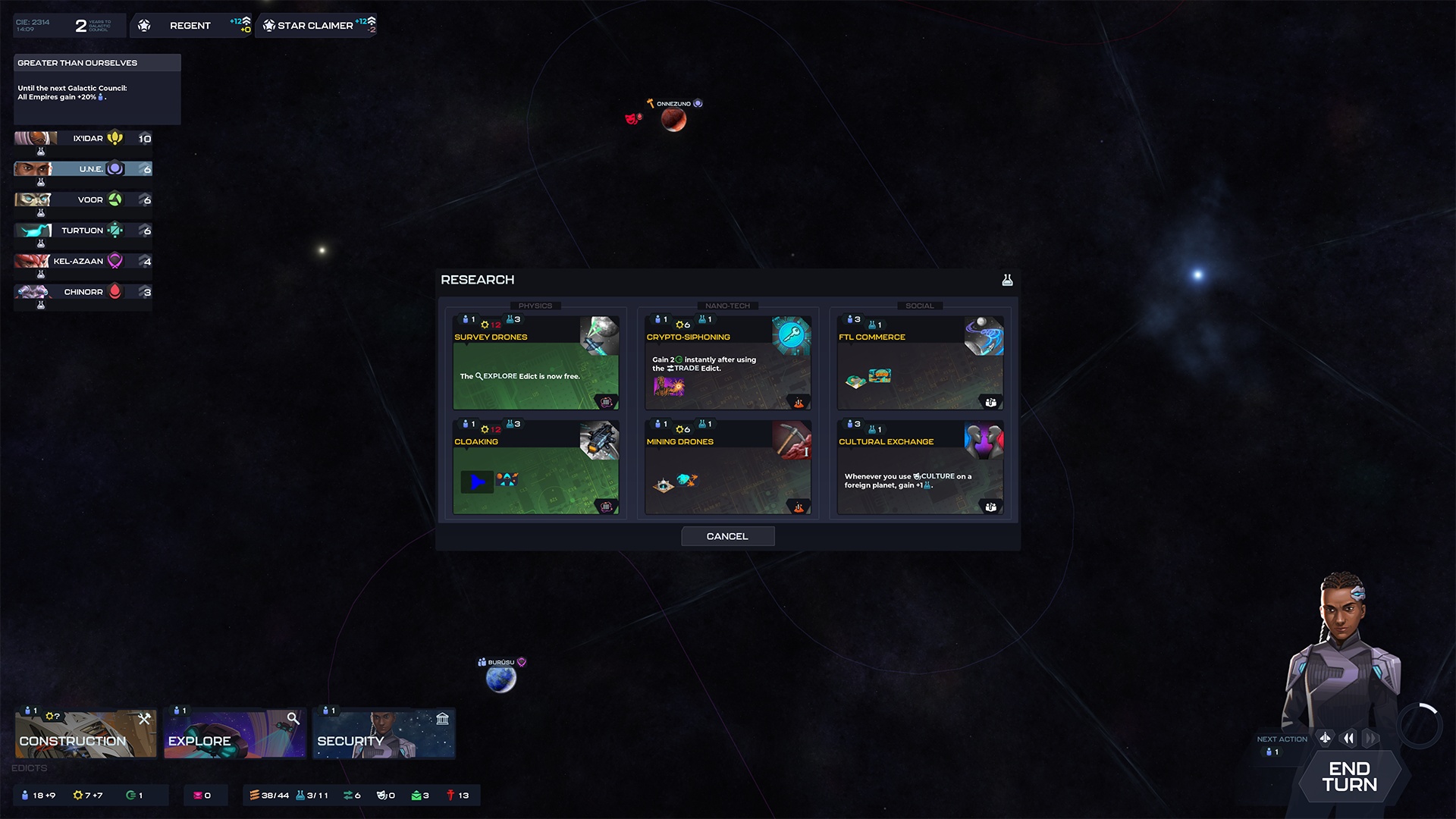Select the U.N.E. empire row
This screenshot has height=819, width=1456.
click(x=83, y=169)
